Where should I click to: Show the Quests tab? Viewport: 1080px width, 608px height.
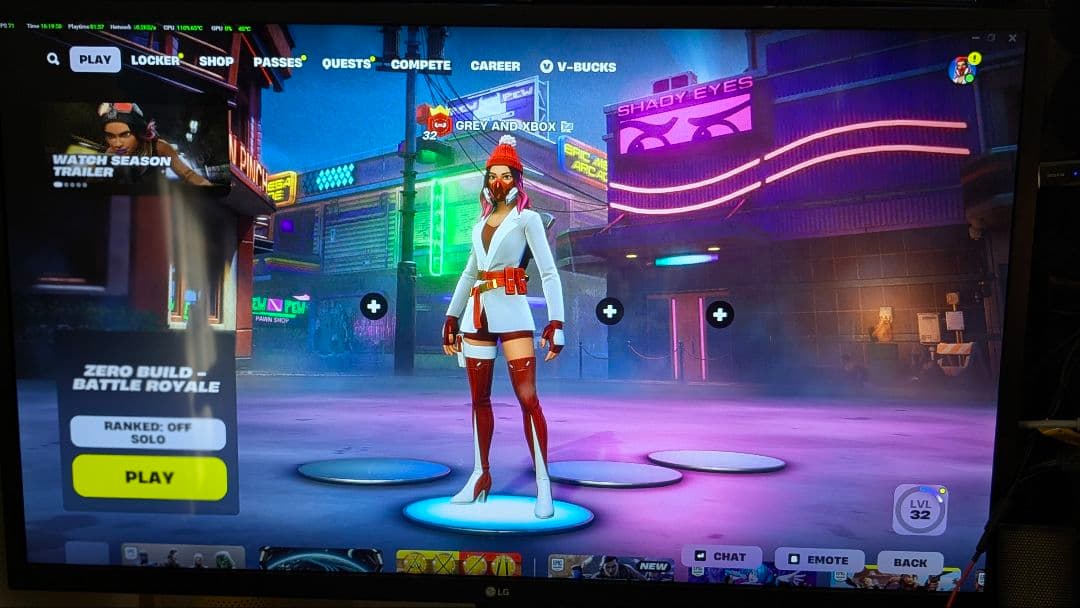(x=346, y=63)
